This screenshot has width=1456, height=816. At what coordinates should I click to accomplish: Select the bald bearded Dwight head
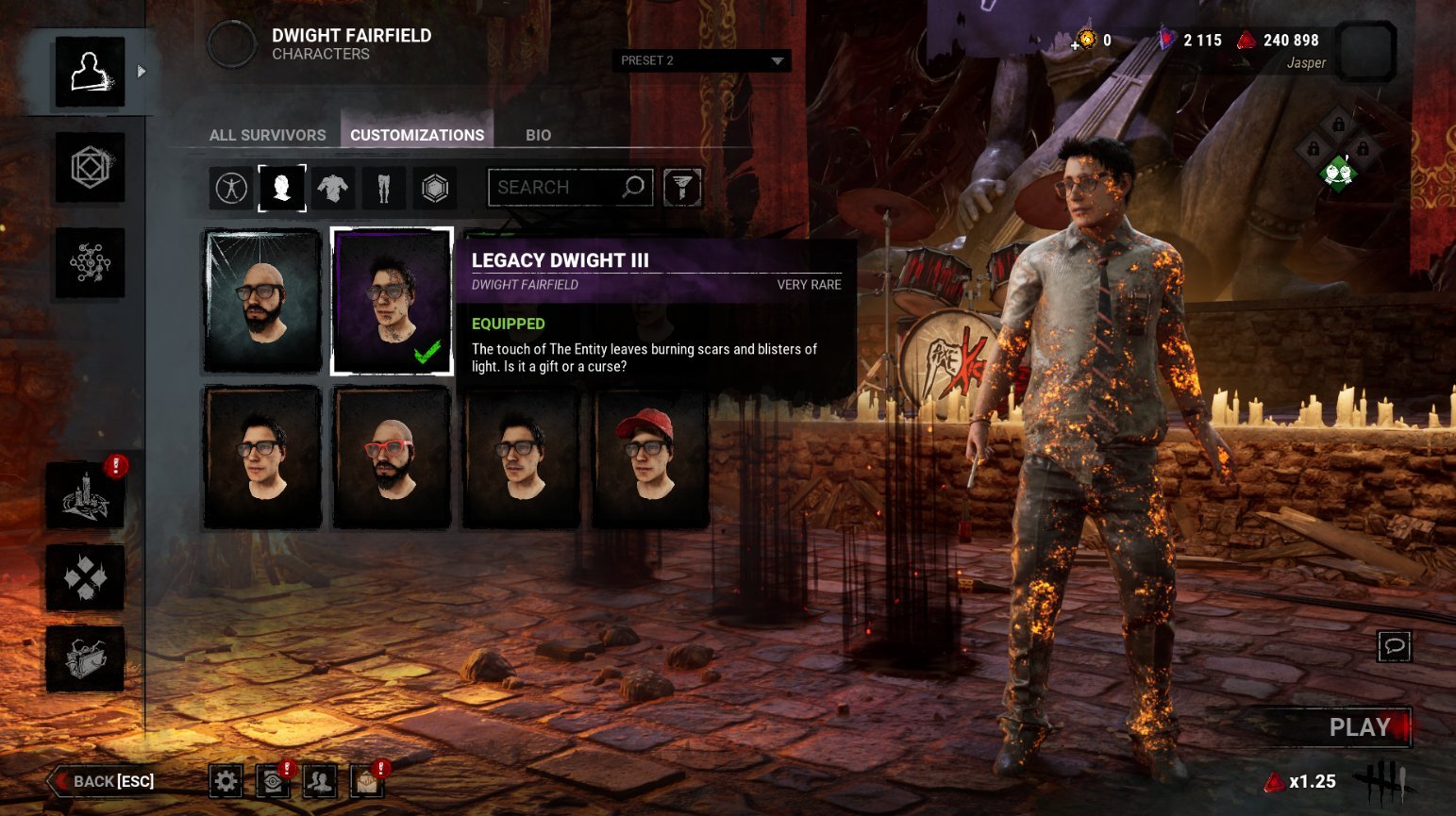[262, 301]
